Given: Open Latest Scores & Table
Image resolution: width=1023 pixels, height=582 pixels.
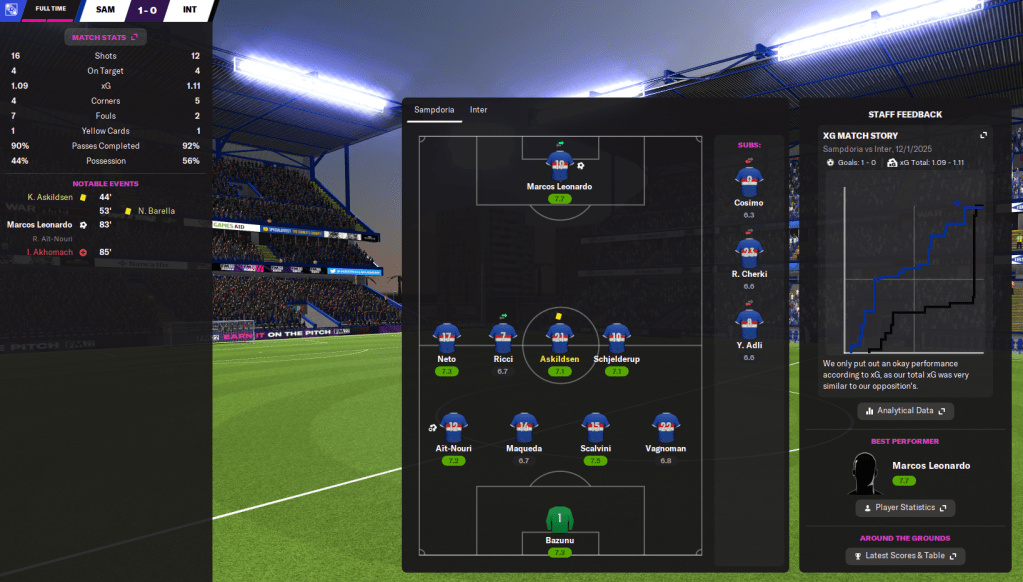Looking at the screenshot, I should click(906, 556).
